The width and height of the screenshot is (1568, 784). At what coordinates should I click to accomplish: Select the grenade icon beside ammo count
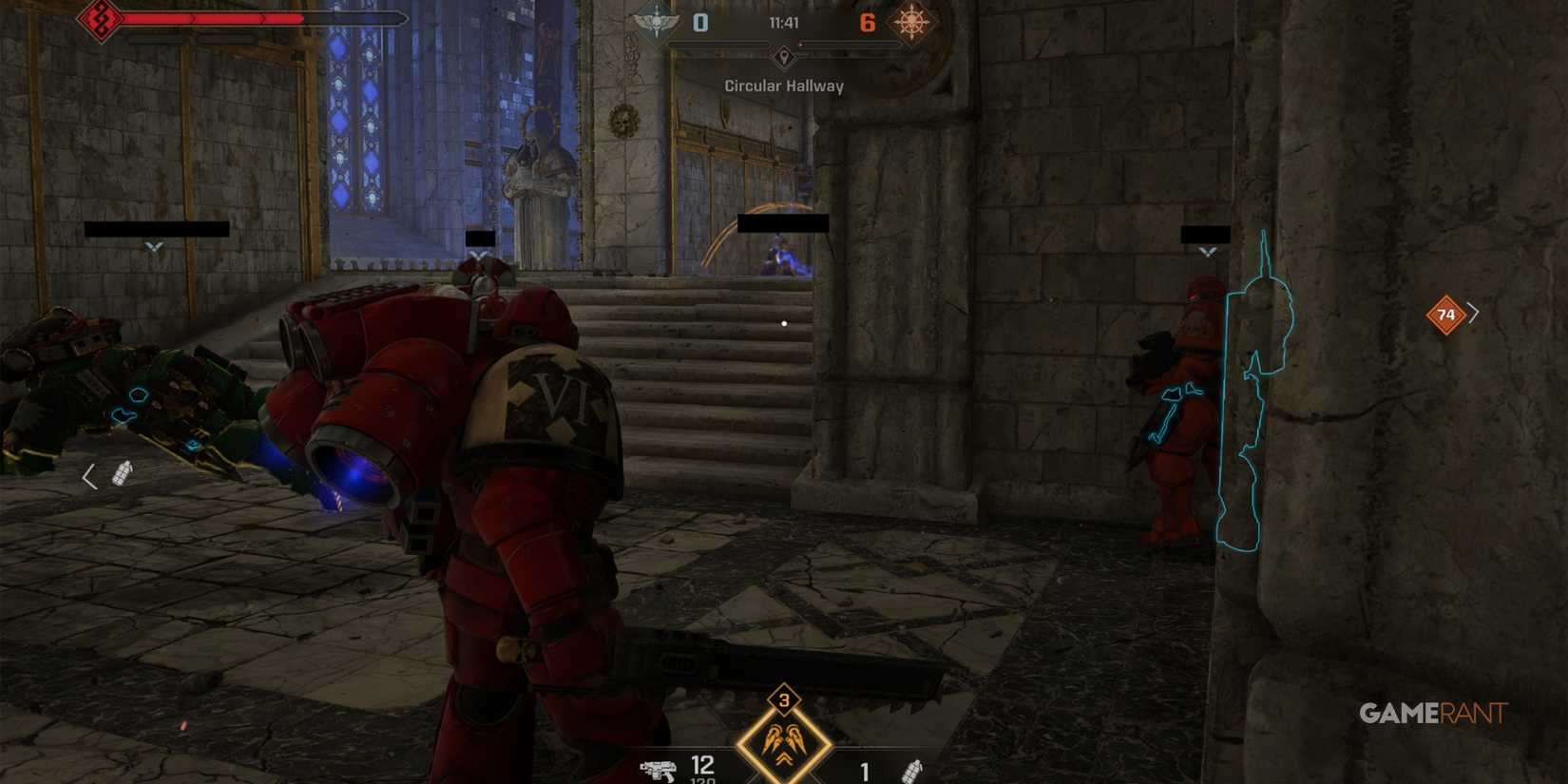[x=913, y=771]
